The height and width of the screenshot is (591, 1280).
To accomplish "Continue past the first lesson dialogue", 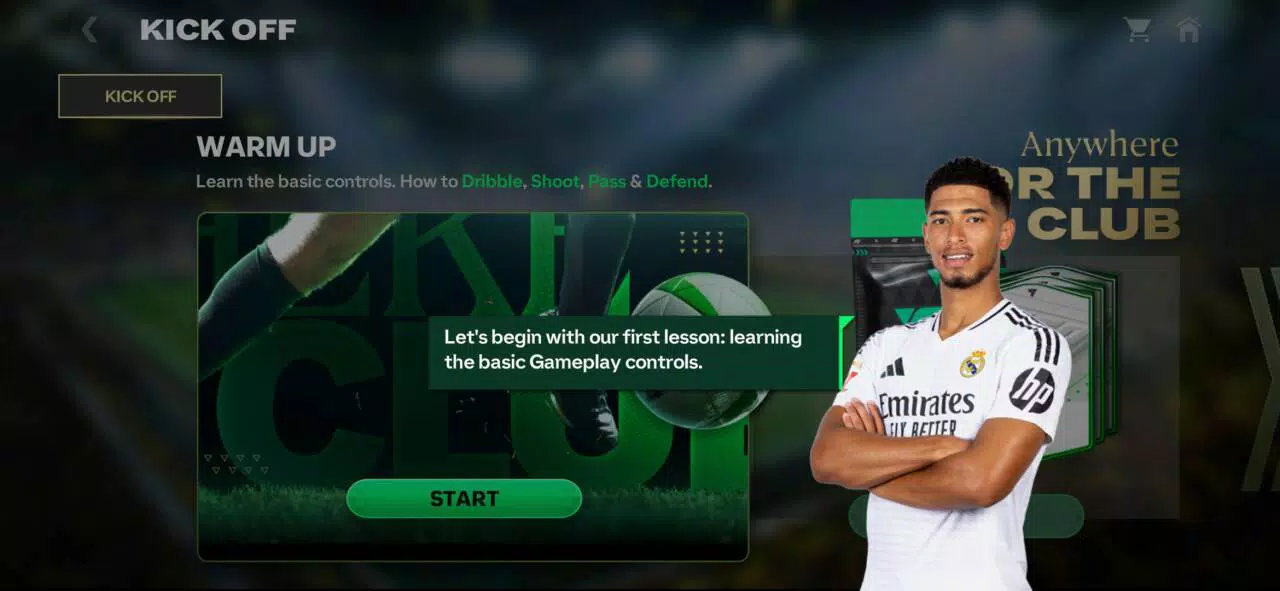I will [634, 351].
